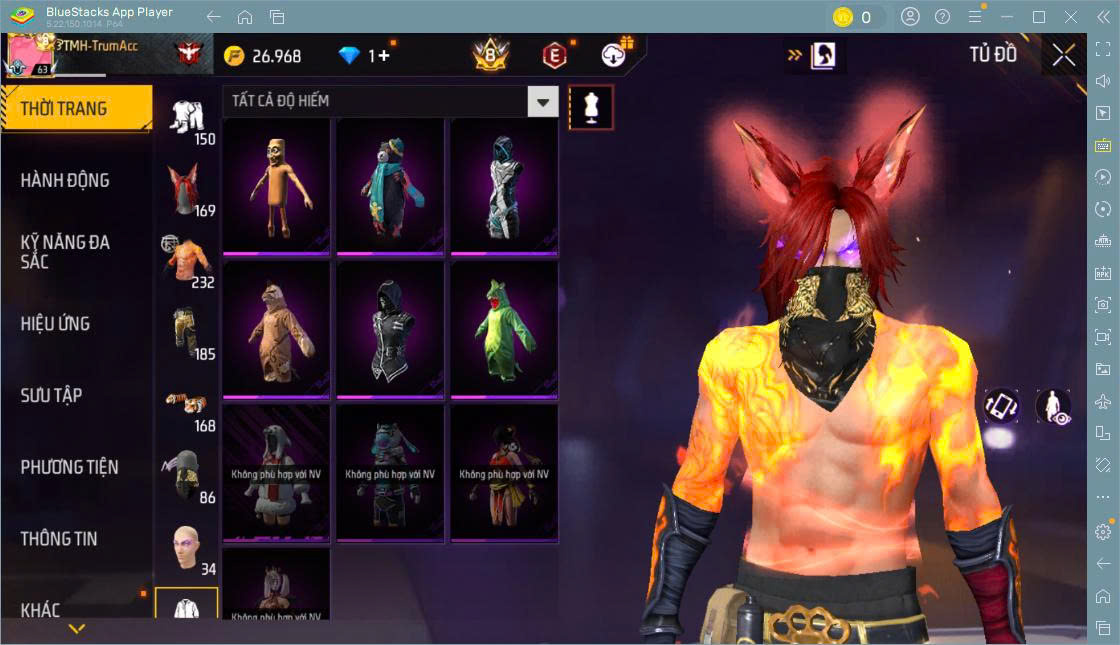Screen dimensions: 1120x645
Task: Open the Hiệu Ứng section
Action: [x=56, y=324]
